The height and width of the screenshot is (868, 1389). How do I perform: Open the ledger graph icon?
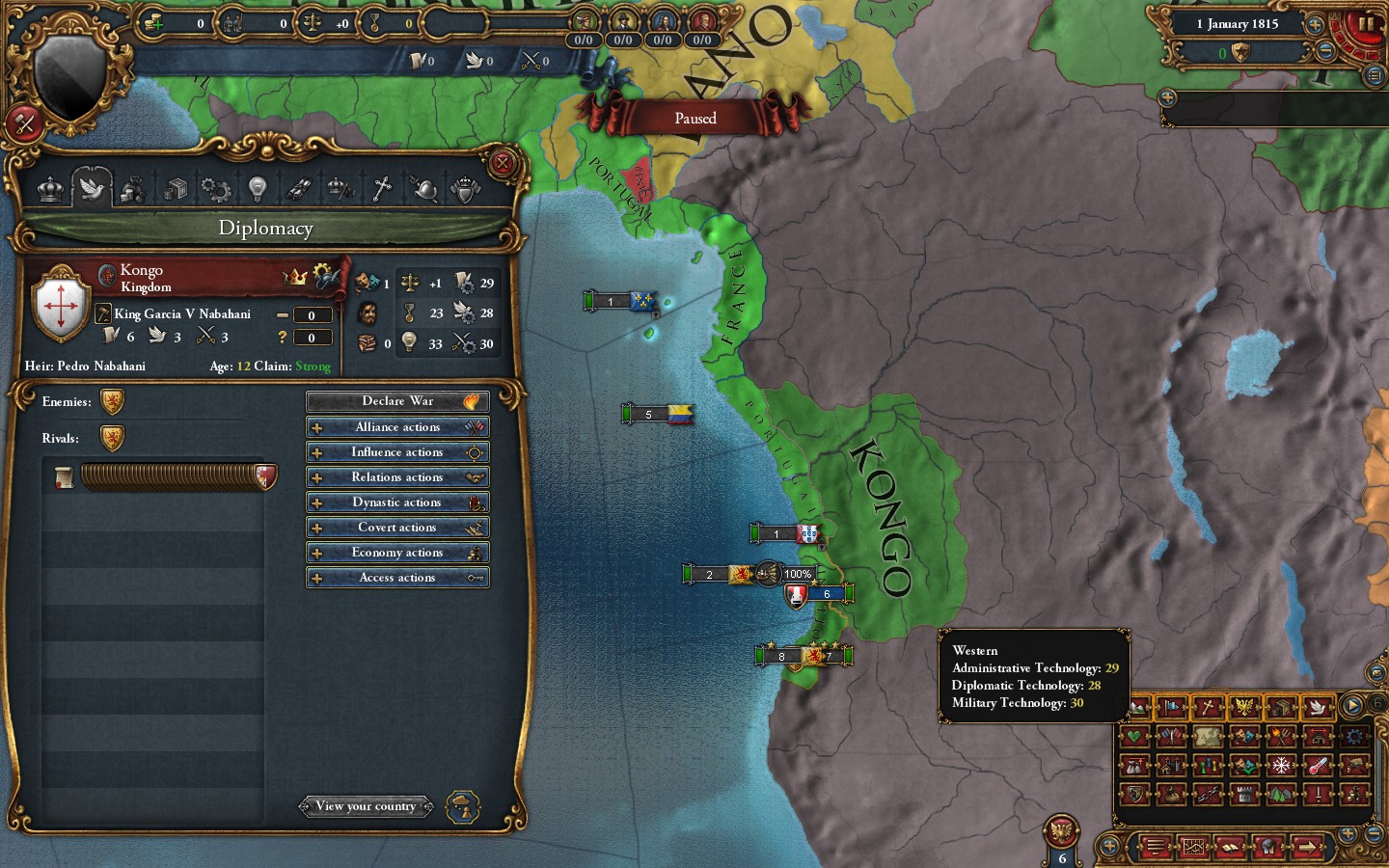click(x=1193, y=848)
